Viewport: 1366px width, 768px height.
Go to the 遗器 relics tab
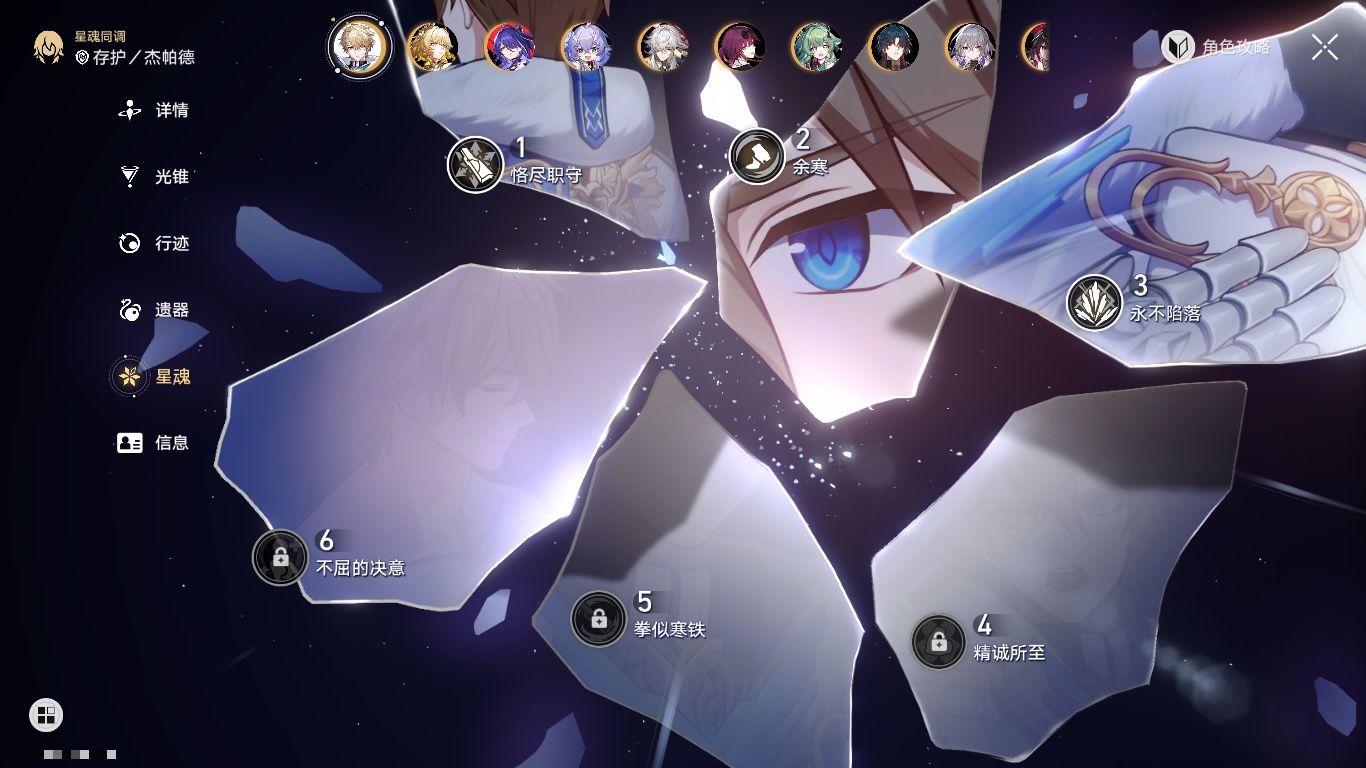[155, 310]
